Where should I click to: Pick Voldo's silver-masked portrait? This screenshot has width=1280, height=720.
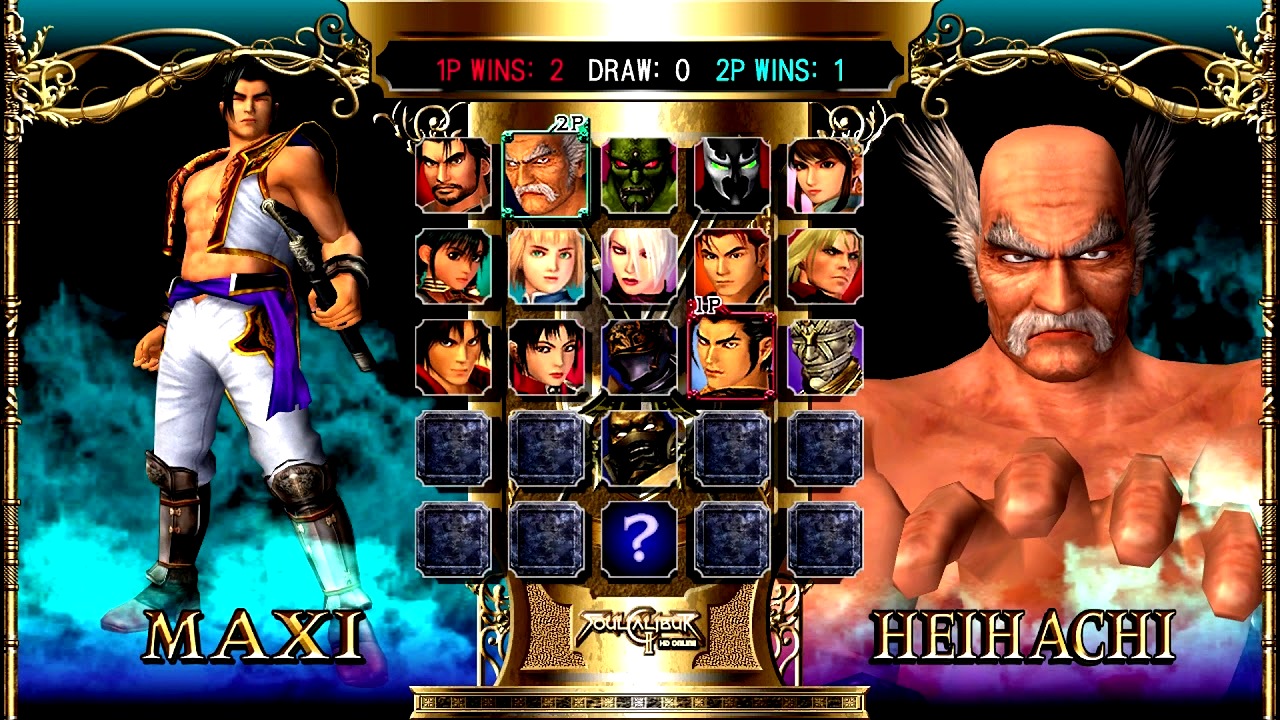pyautogui.click(x=825, y=357)
